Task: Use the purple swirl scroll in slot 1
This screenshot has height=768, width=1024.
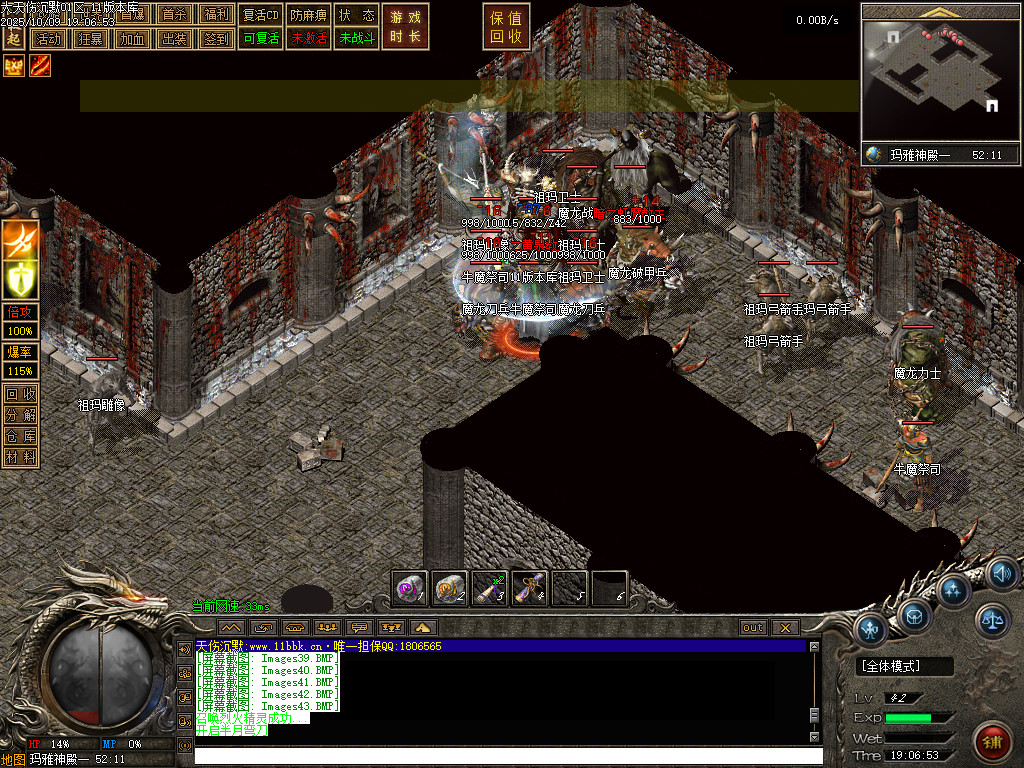Action: (410, 589)
